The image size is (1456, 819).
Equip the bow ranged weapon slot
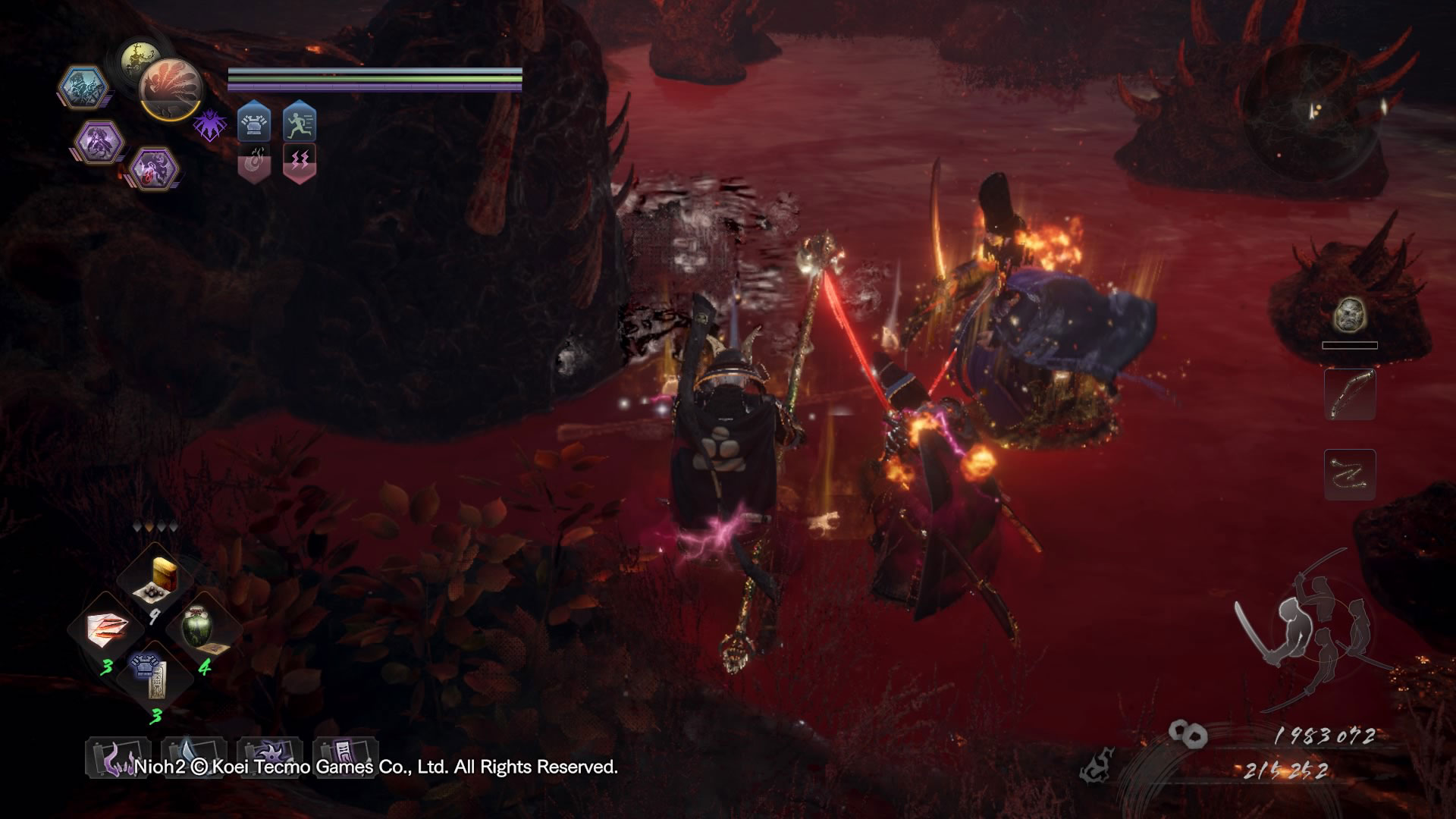tap(1350, 394)
